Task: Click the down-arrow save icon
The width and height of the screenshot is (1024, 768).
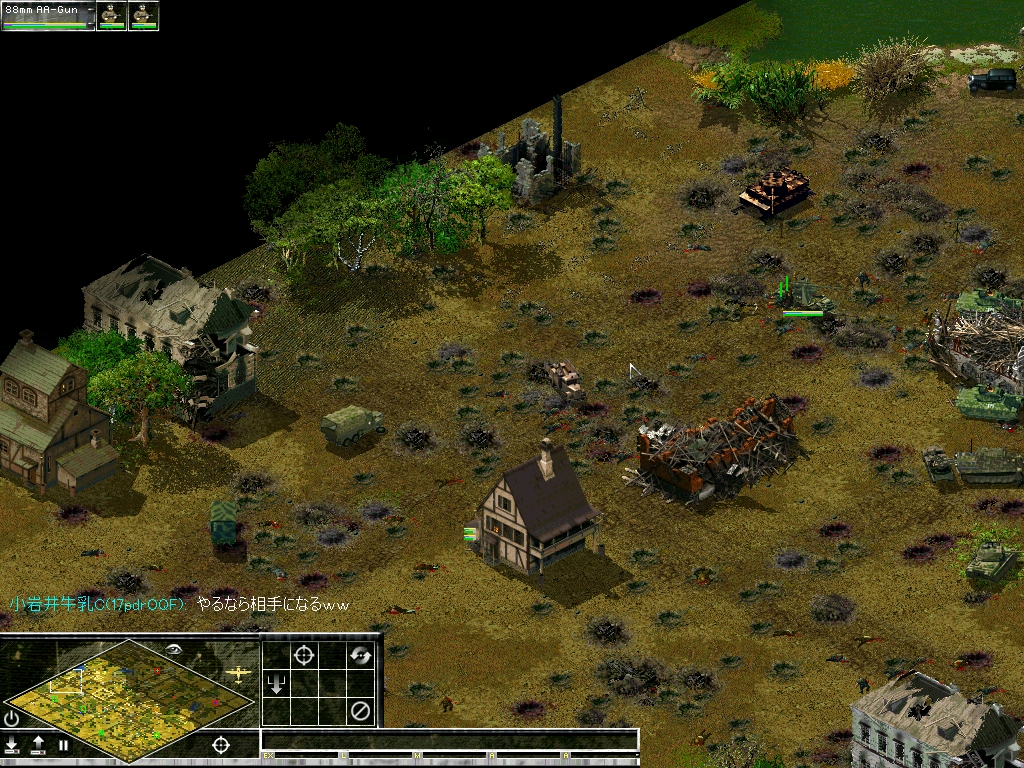Action: click(12, 744)
